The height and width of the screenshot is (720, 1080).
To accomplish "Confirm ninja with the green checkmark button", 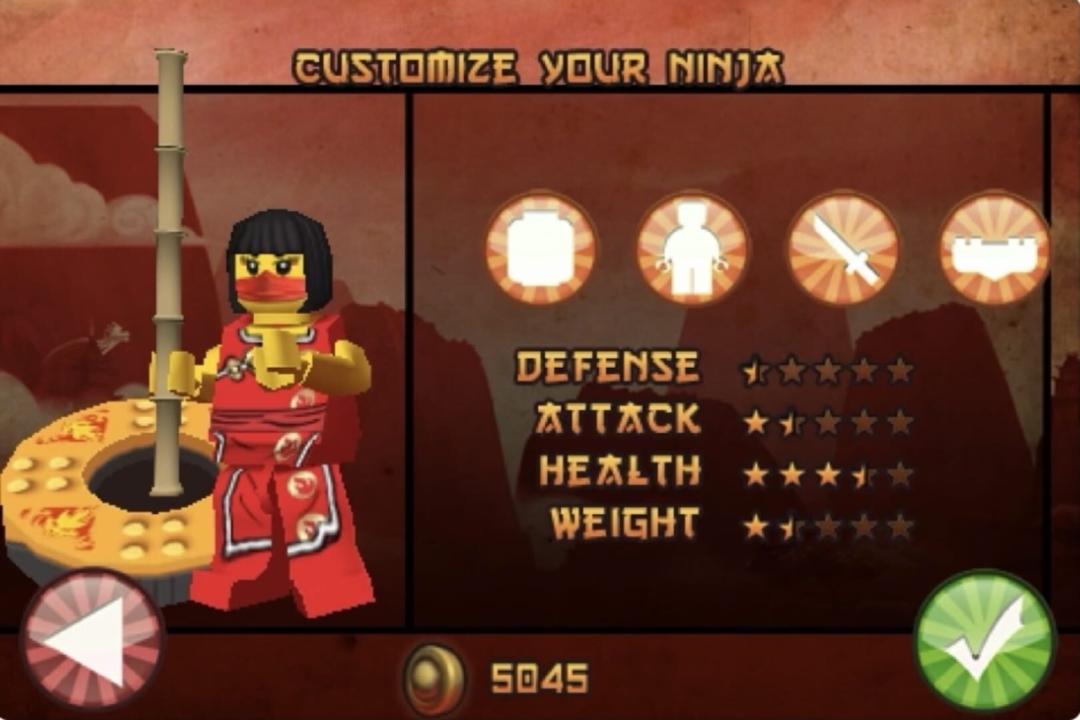I will [x=985, y=642].
